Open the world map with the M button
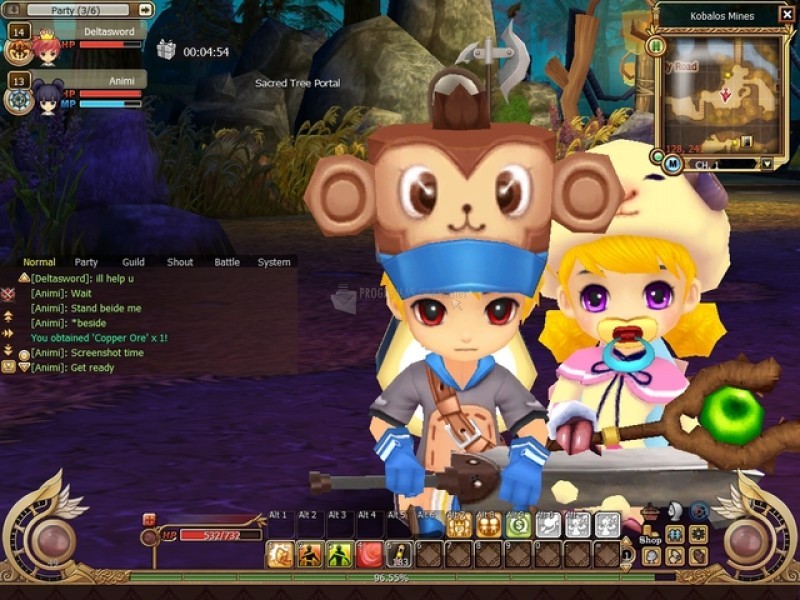 pos(672,163)
